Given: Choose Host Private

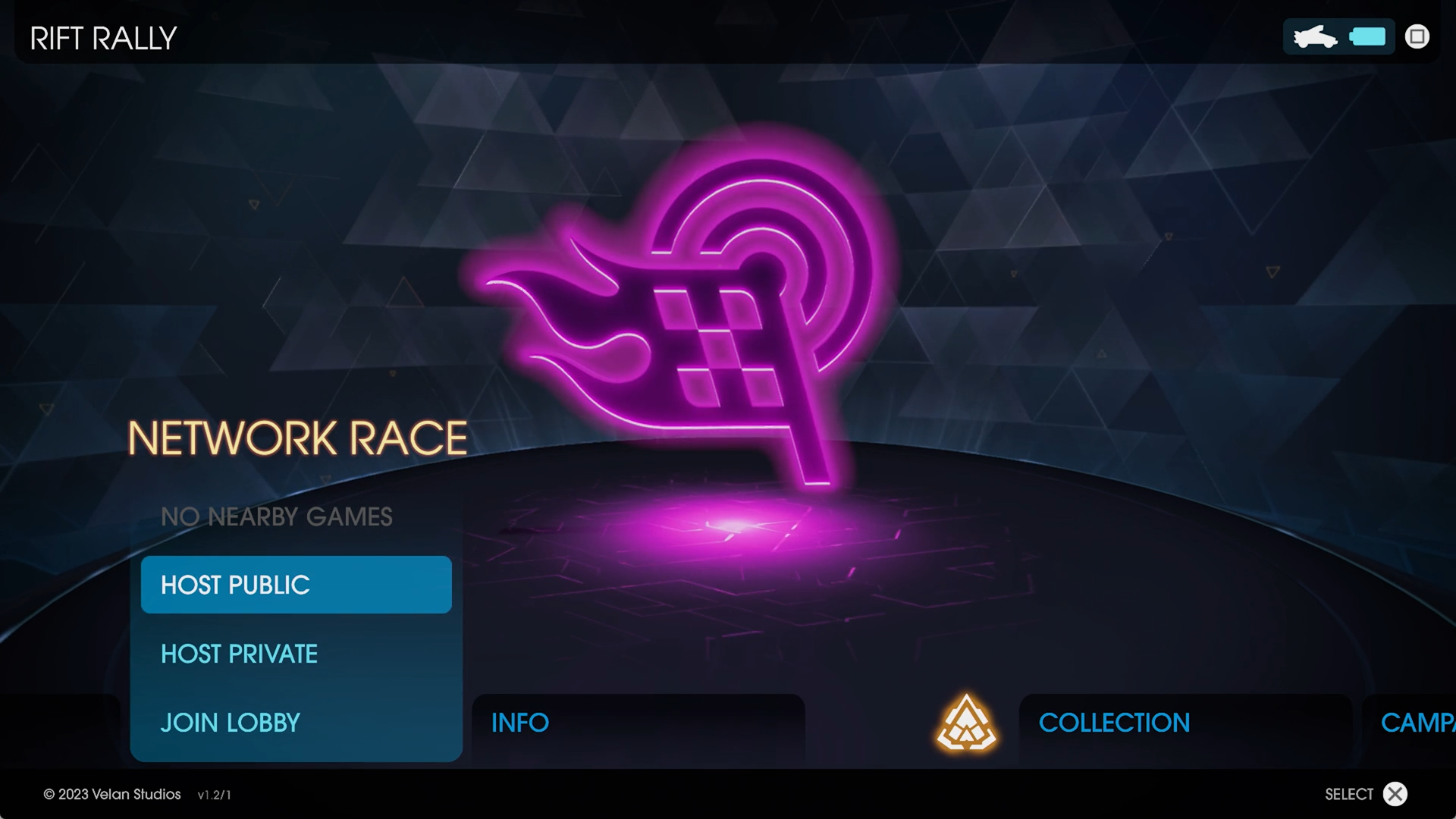Looking at the screenshot, I should point(296,654).
